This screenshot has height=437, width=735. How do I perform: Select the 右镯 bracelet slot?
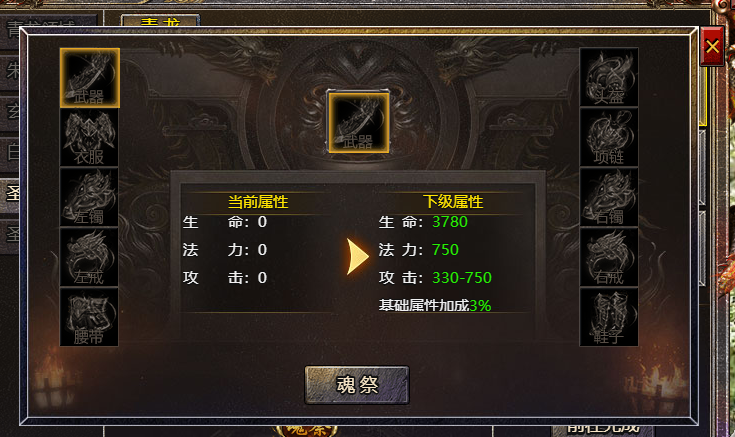(x=609, y=197)
